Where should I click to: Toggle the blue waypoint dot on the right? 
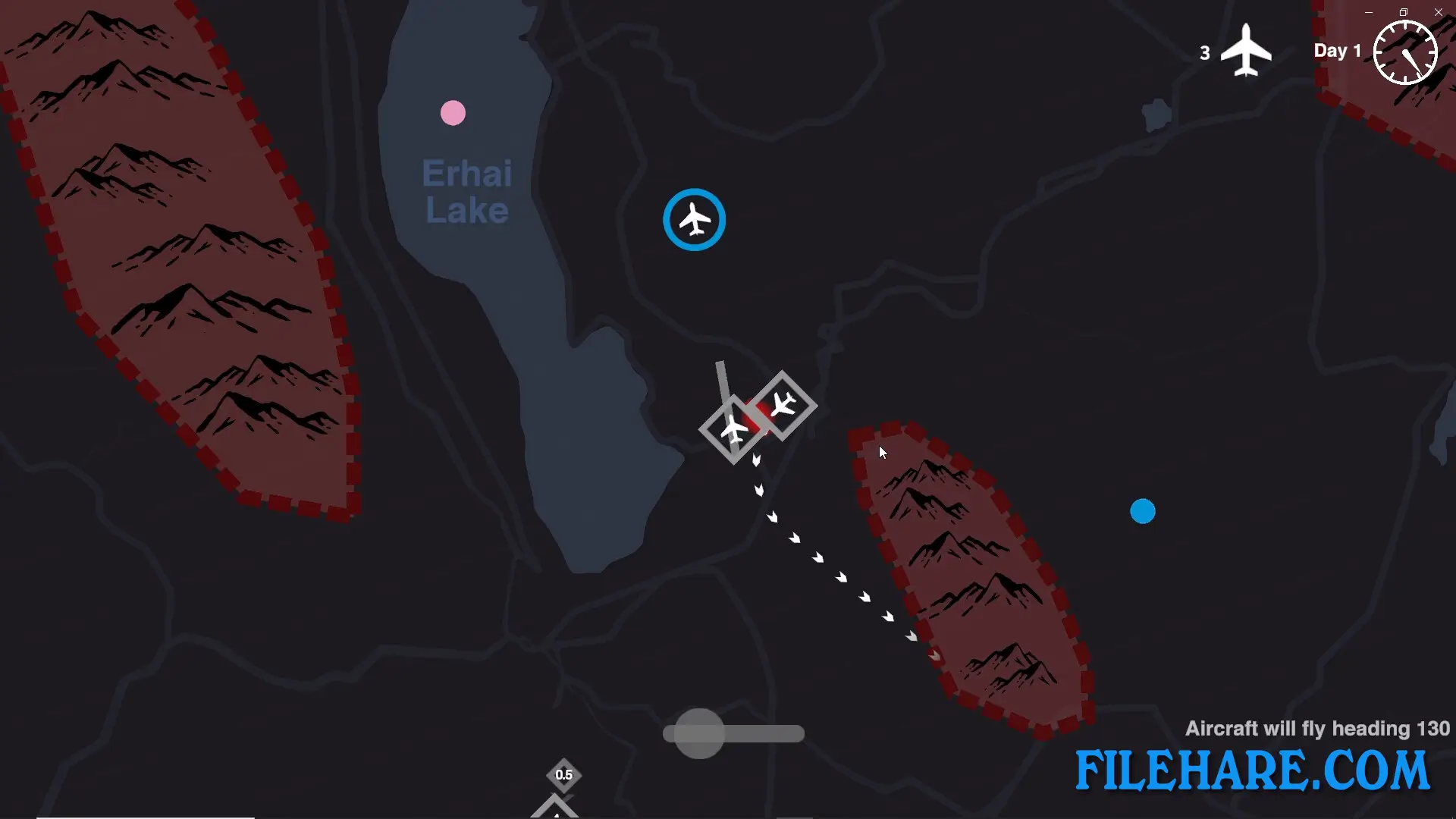pos(1143,512)
